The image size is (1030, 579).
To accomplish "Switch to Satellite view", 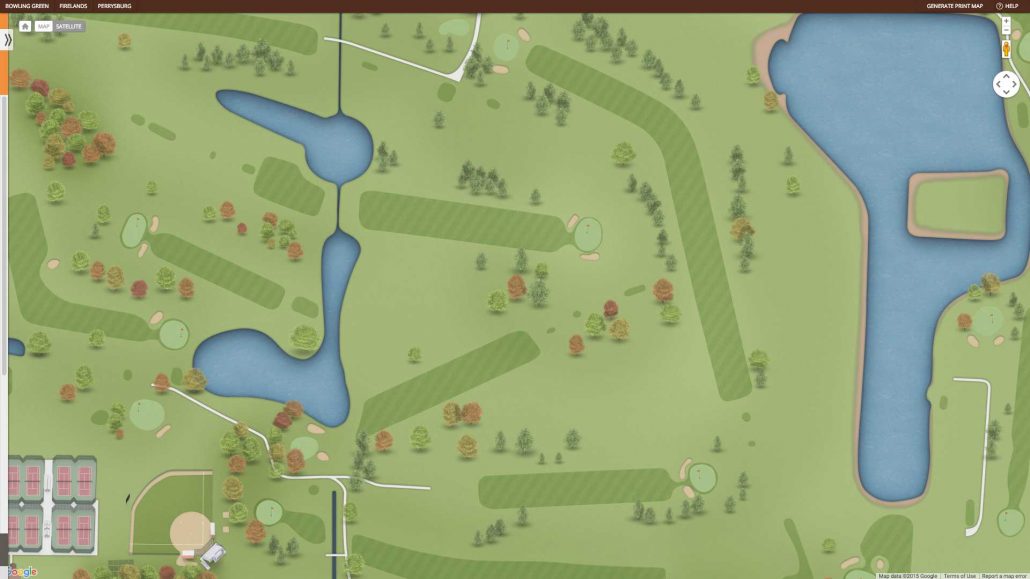I will (x=69, y=26).
